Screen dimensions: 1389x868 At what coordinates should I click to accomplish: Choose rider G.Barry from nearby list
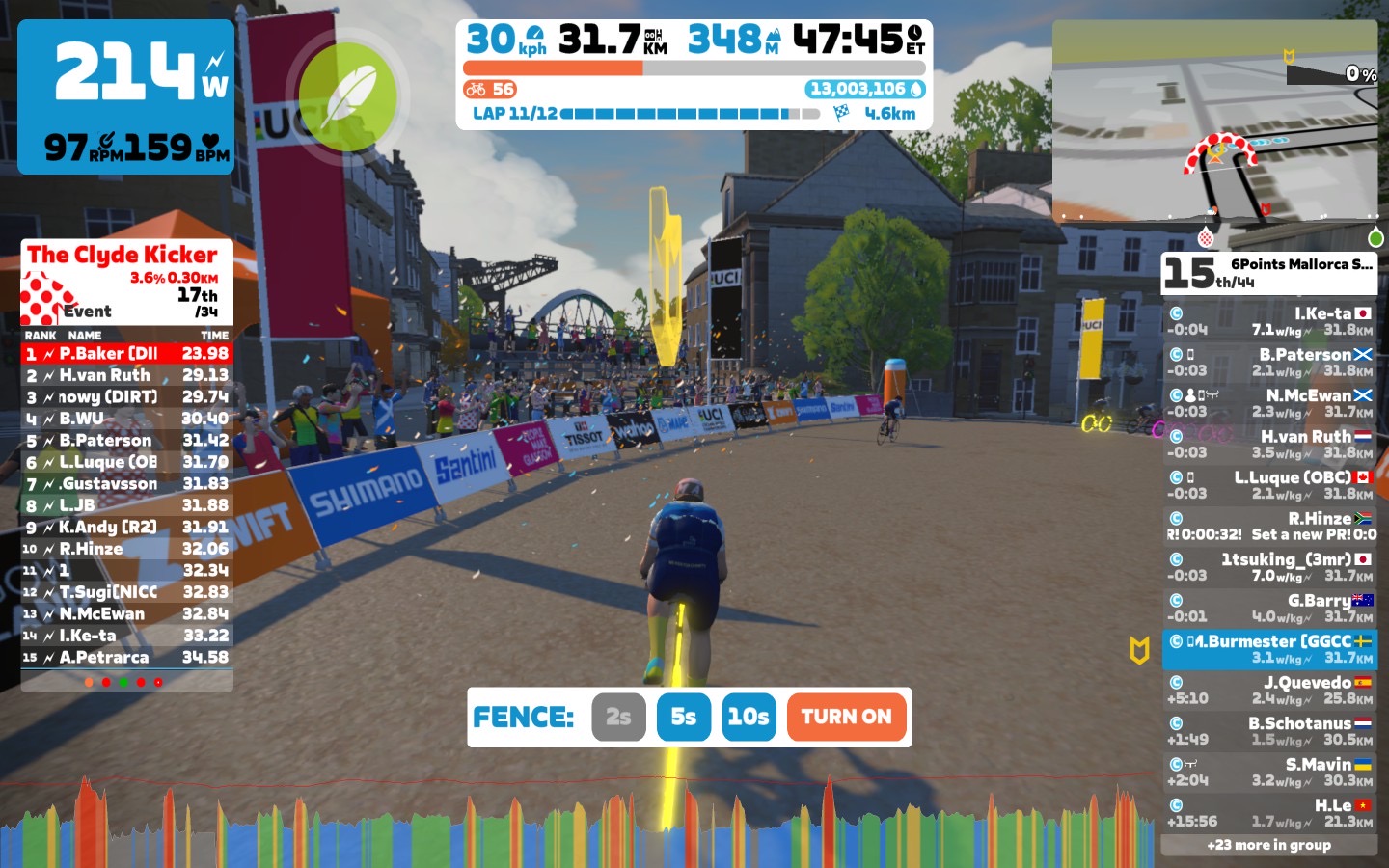pyautogui.click(x=1269, y=608)
